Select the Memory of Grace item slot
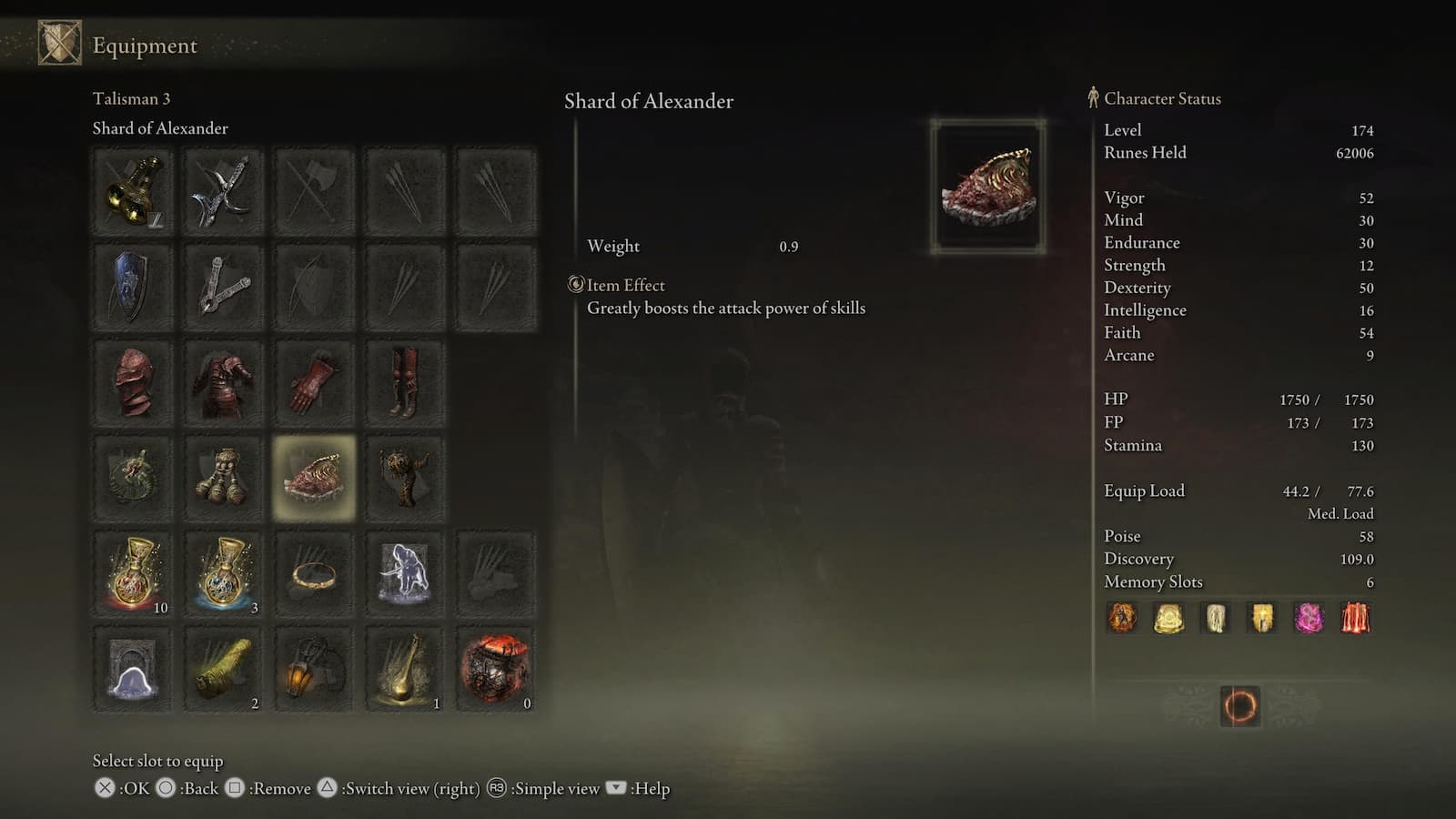 pyautogui.click(x=132, y=667)
